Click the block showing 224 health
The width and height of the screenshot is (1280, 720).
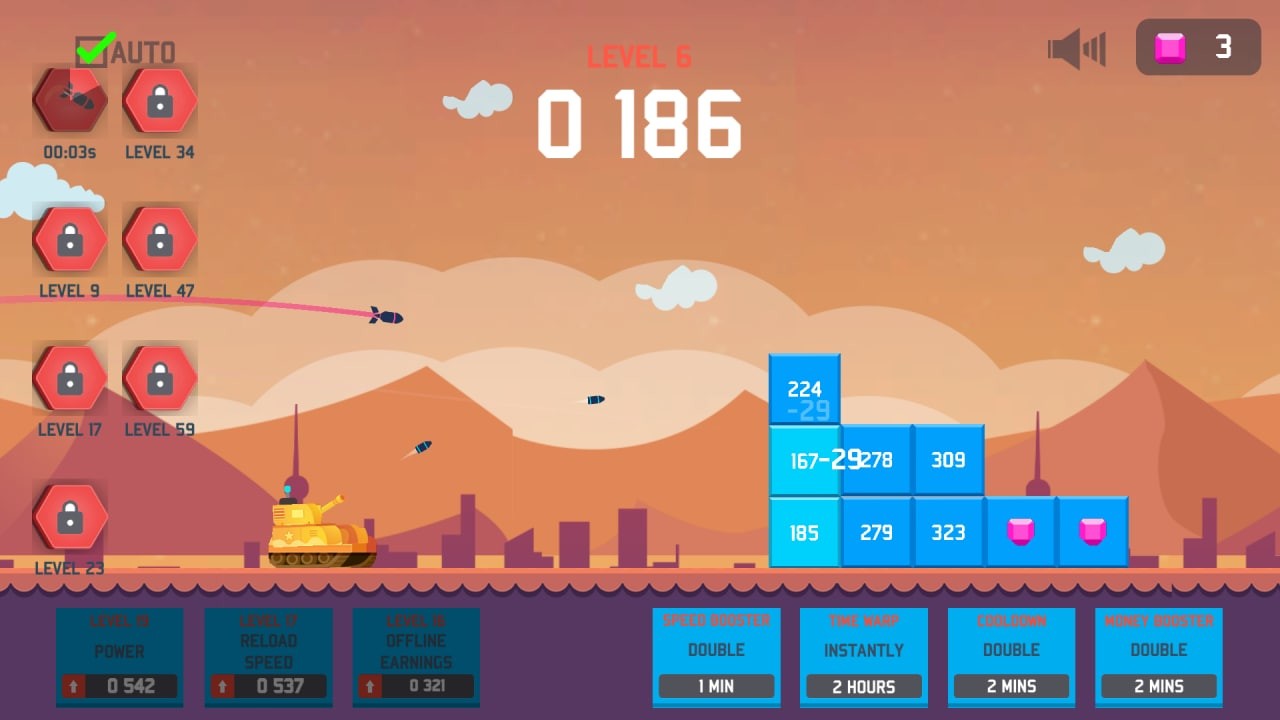[x=804, y=390]
